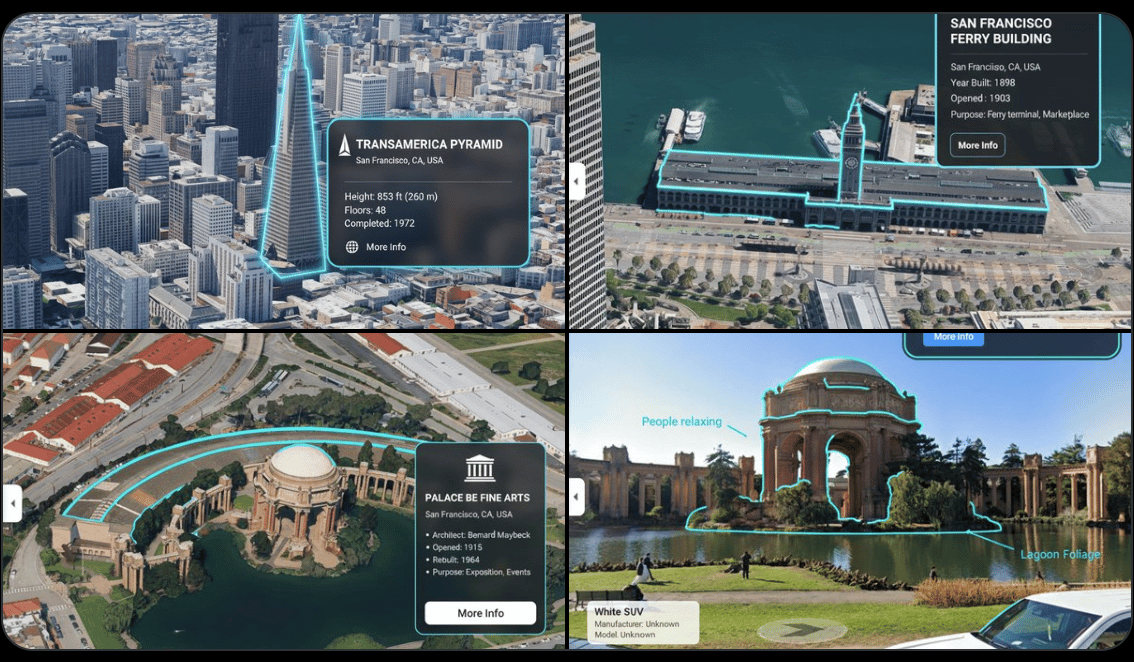Click the street-view forward arrow on the grass
The height and width of the screenshot is (662, 1134).
800,631
